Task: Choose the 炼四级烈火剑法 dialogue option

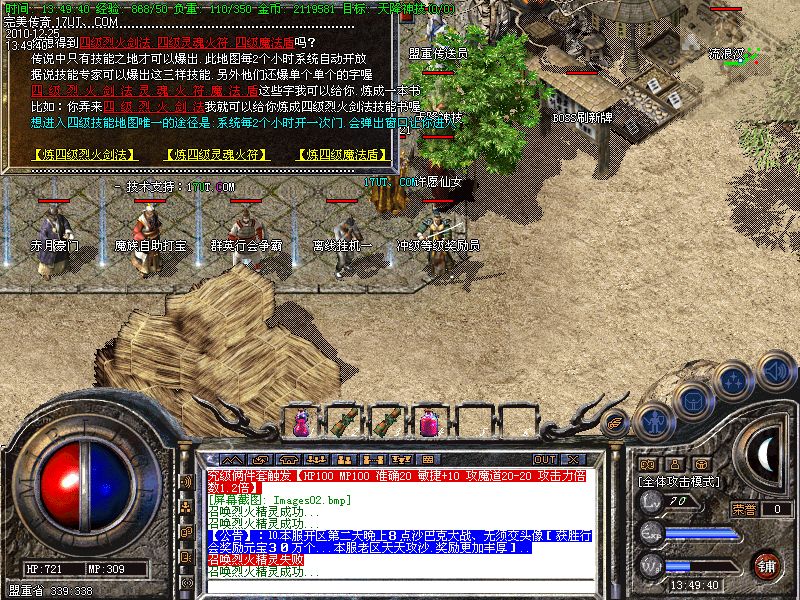Action: [76, 154]
